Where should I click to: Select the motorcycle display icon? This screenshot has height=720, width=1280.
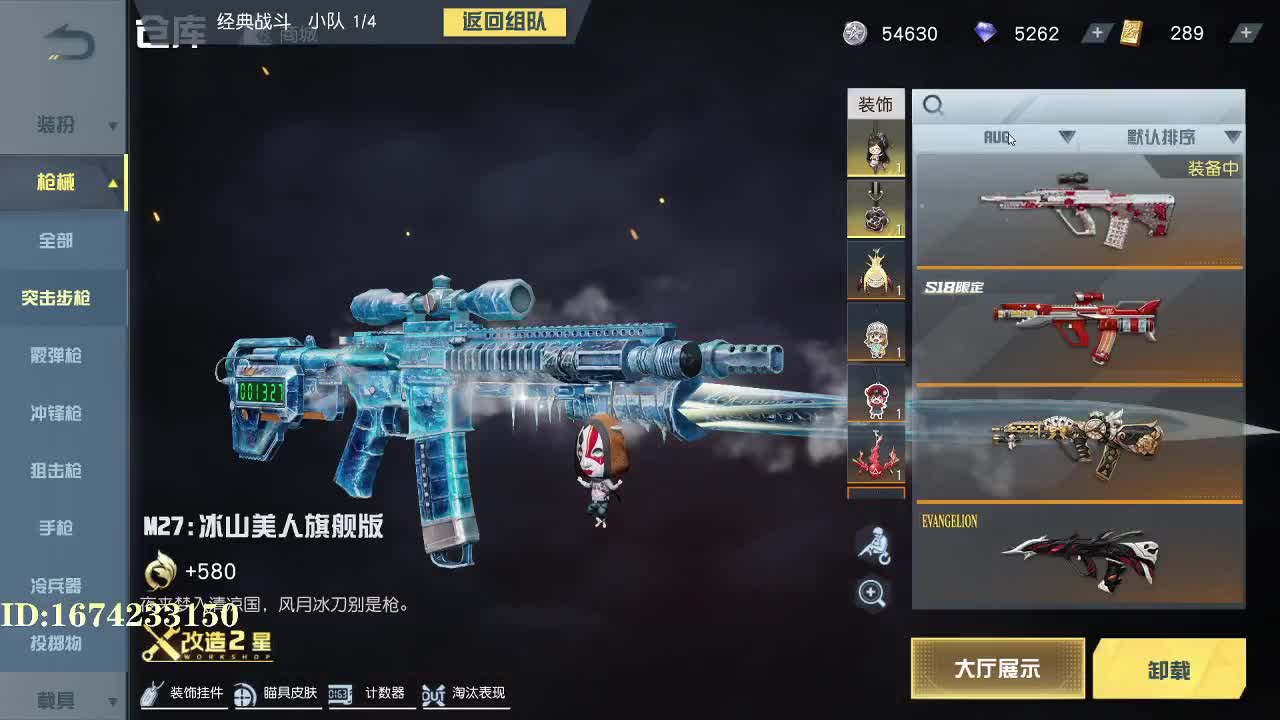[874, 545]
